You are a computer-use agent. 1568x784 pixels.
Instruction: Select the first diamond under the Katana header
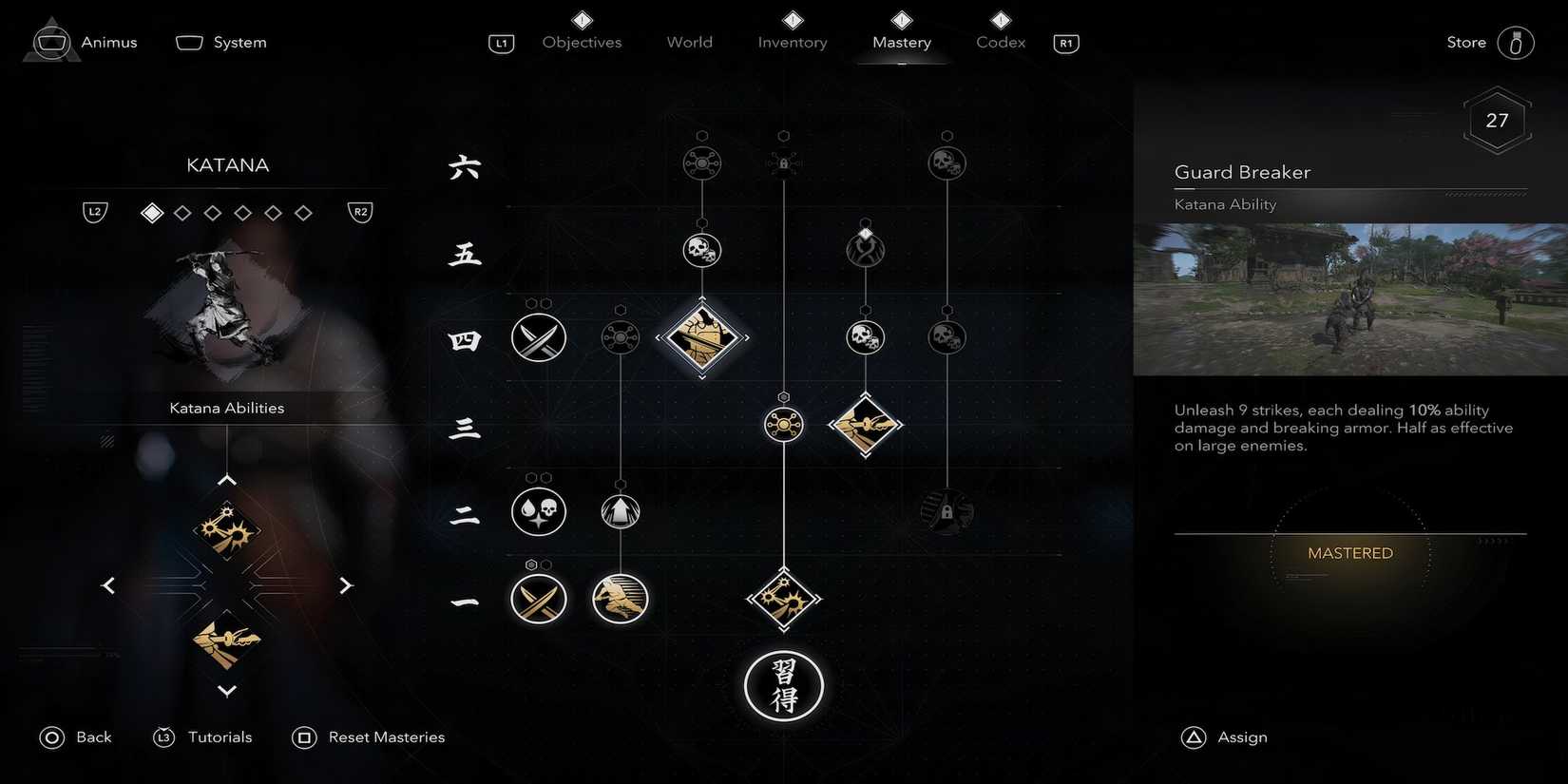coord(151,212)
